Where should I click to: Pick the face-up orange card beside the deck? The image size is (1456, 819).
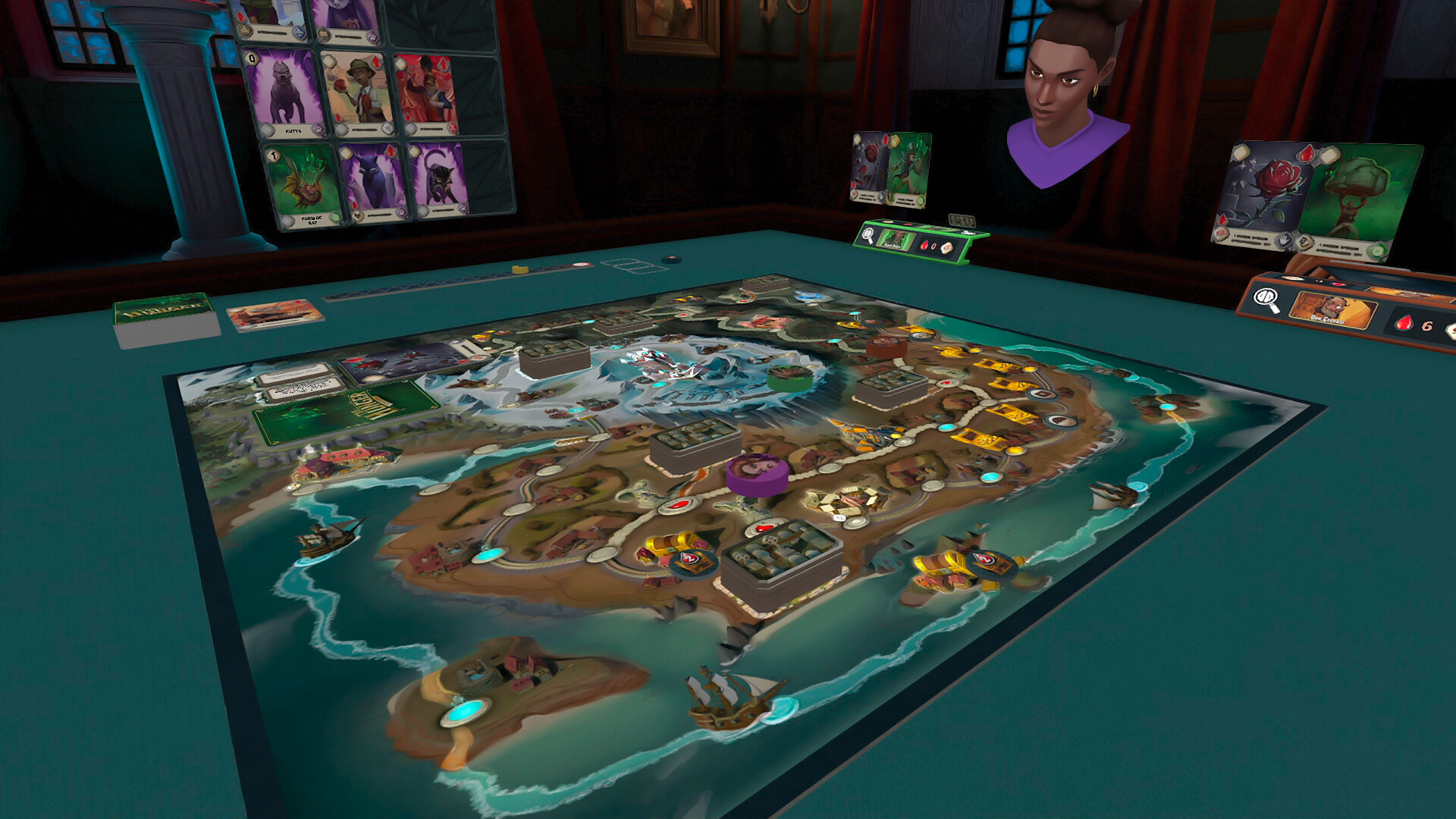275,314
